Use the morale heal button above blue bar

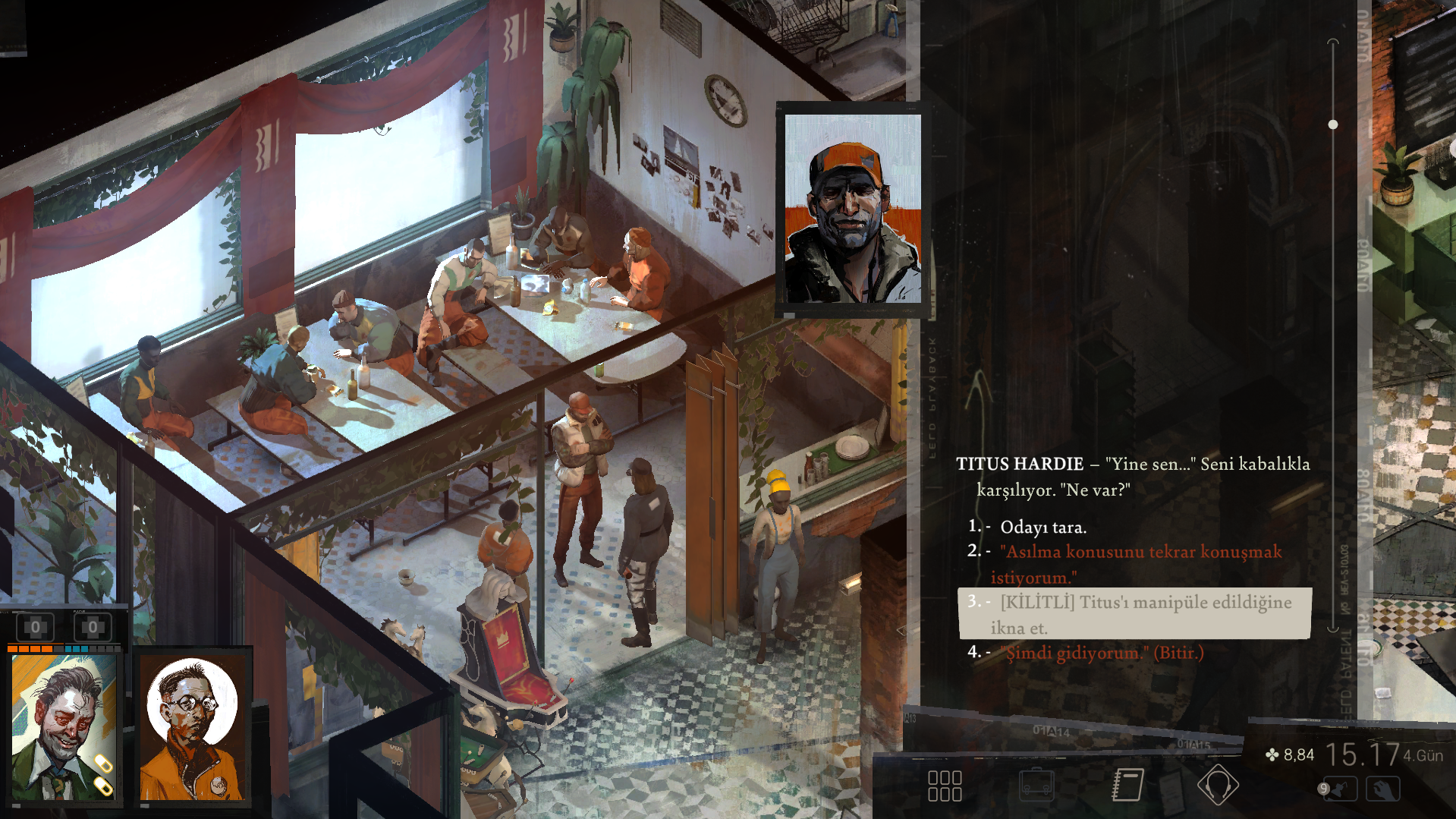pyautogui.click(x=93, y=628)
